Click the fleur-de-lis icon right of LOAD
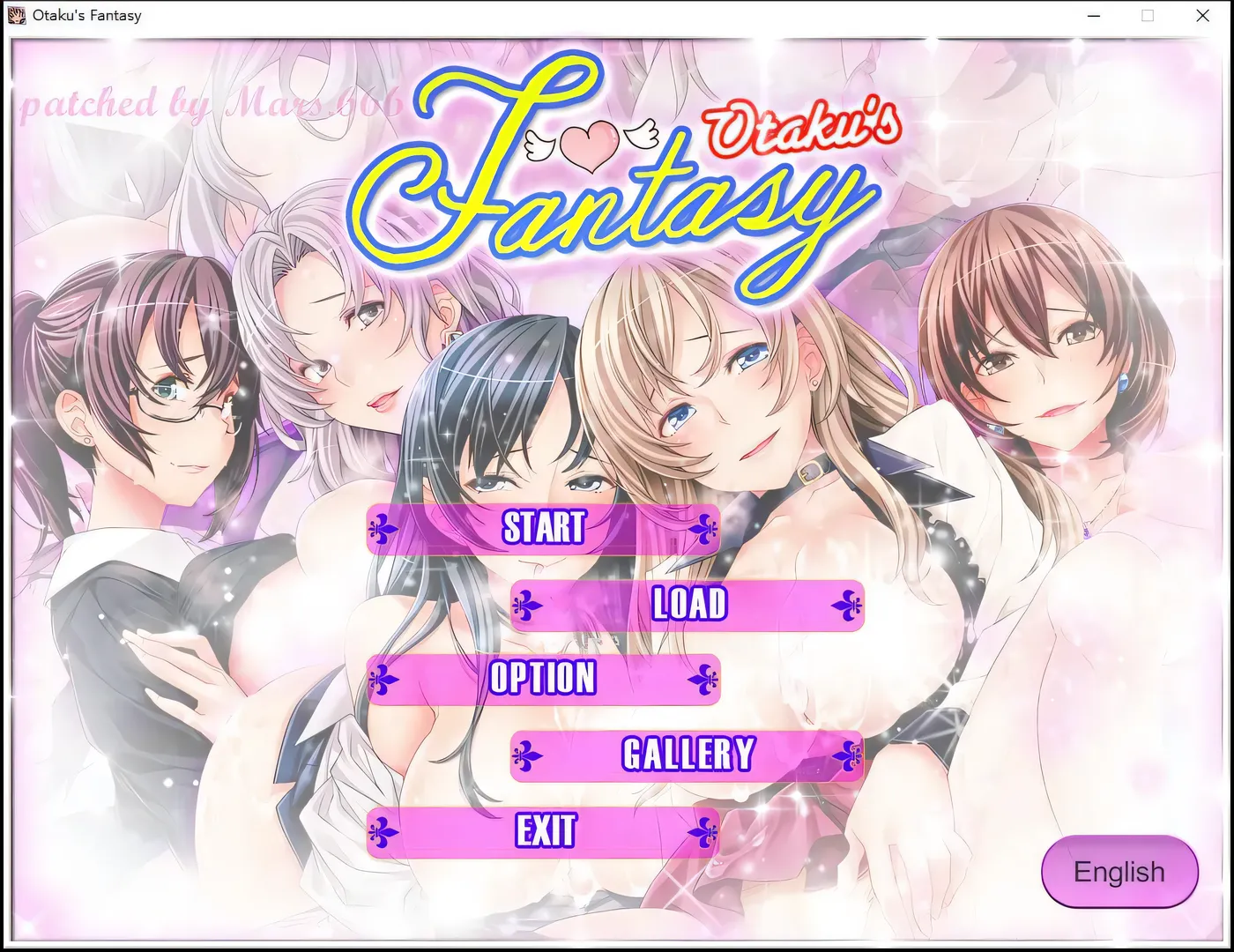 [x=848, y=606]
